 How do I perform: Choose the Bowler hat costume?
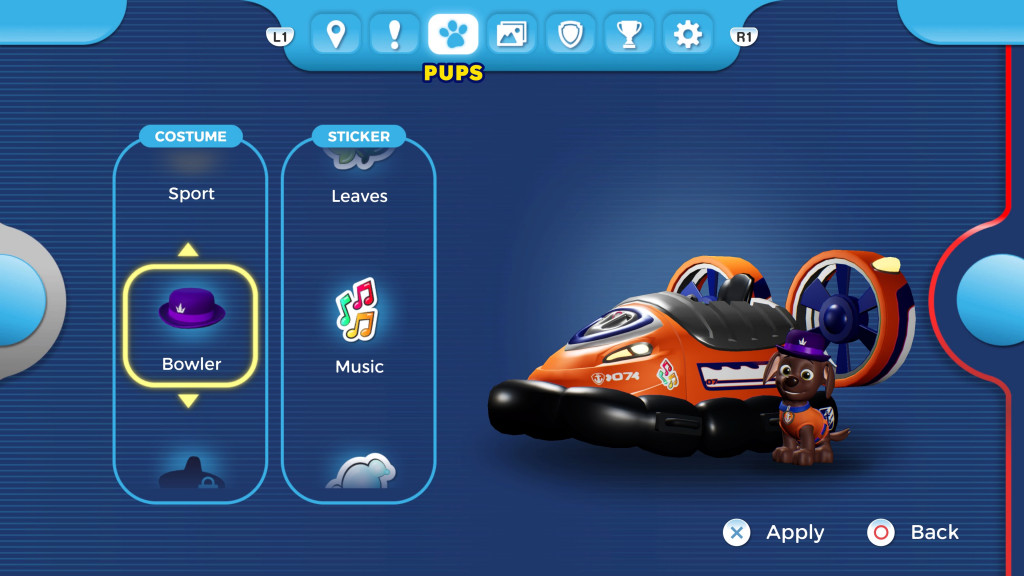click(x=191, y=326)
